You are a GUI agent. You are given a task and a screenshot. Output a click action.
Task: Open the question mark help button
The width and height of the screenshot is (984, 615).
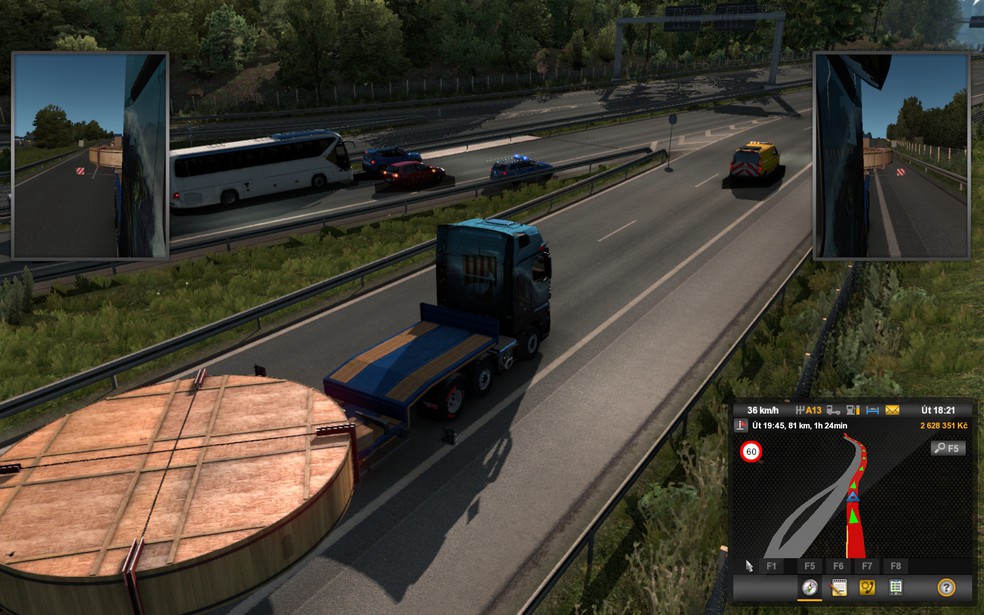pos(946,588)
